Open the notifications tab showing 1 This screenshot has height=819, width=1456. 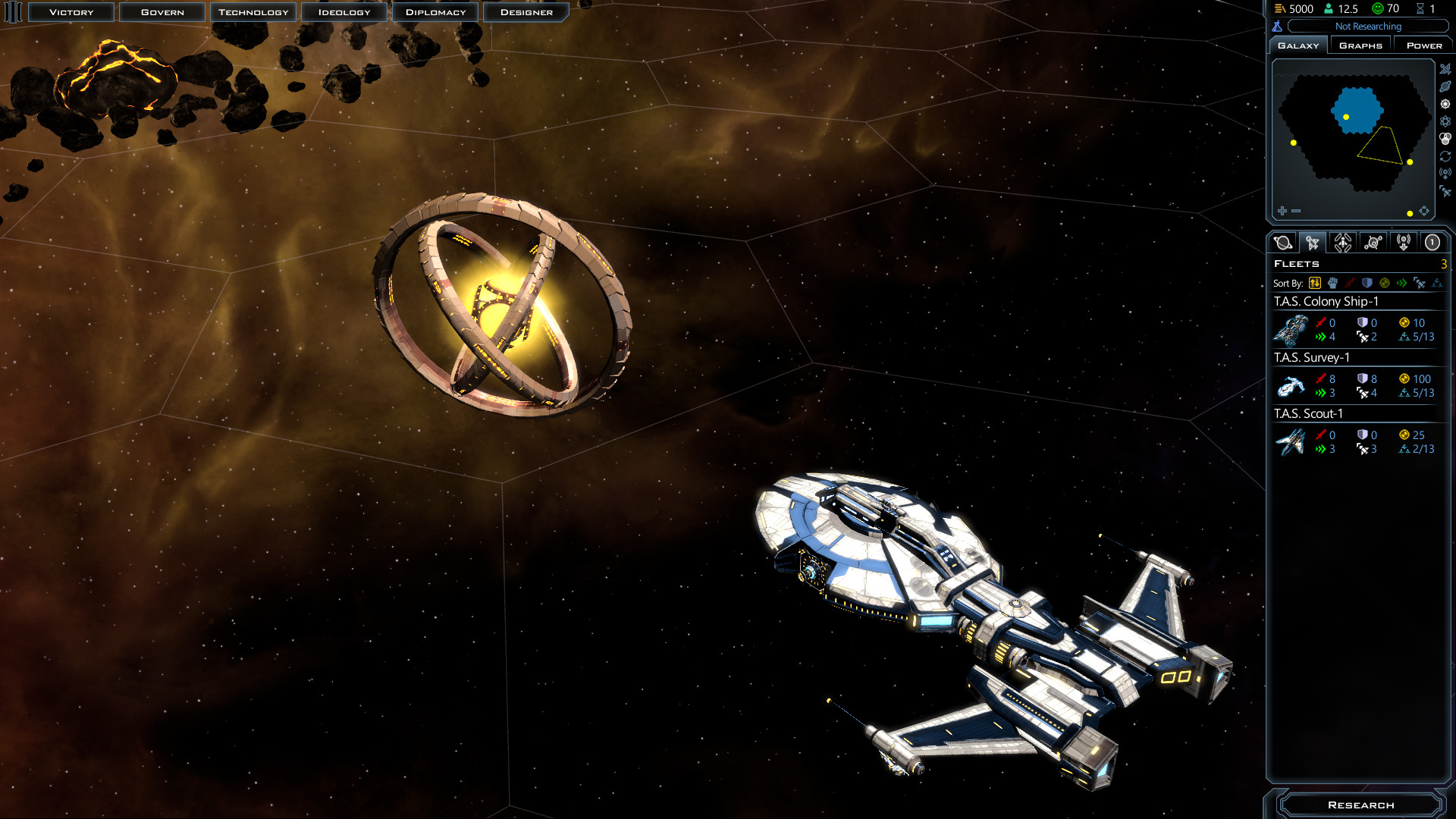(x=1432, y=243)
